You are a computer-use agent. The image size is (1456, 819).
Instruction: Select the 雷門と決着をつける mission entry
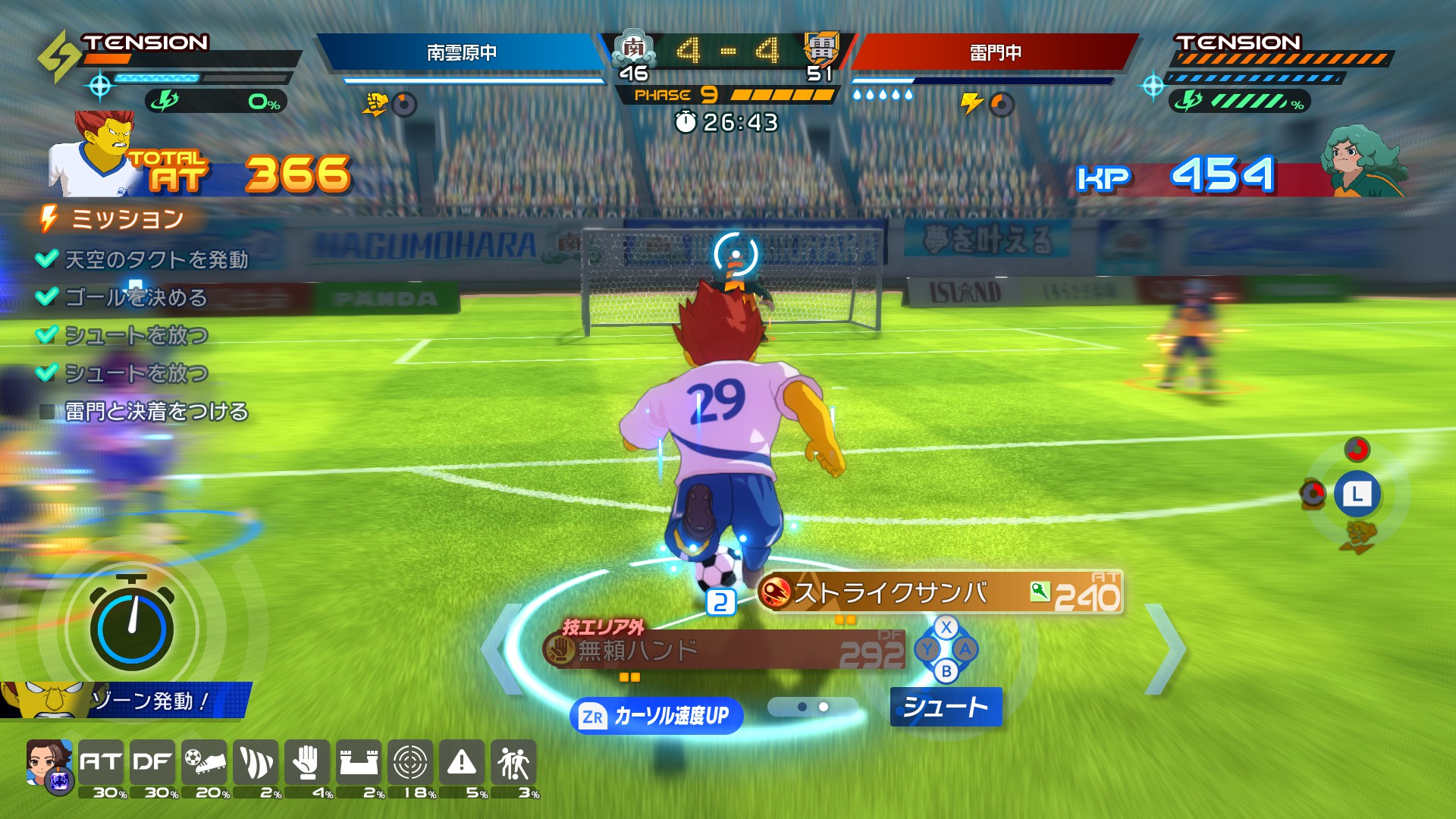click(155, 412)
